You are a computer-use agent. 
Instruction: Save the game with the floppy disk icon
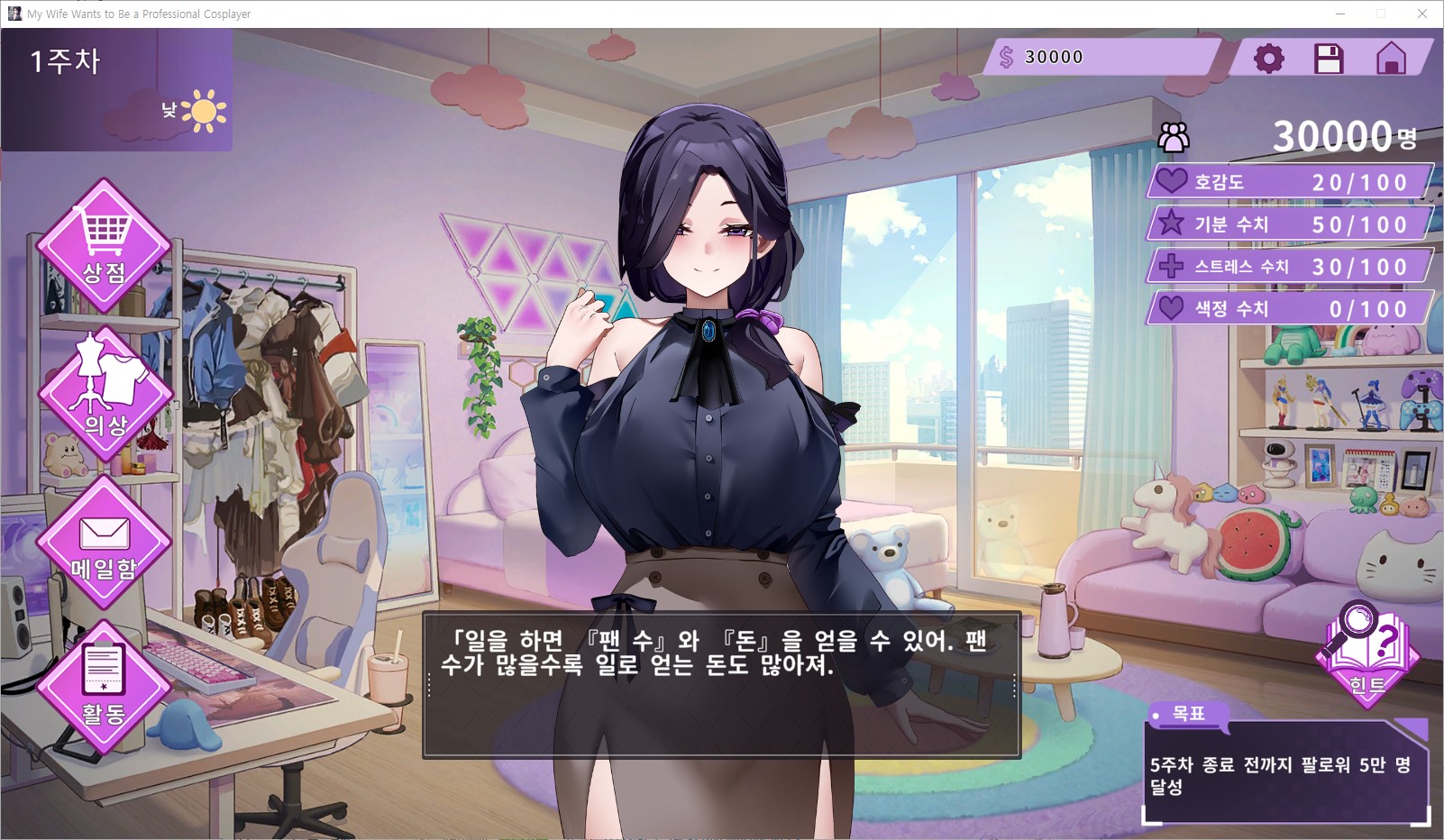pyautogui.click(x=1329, y=59)
